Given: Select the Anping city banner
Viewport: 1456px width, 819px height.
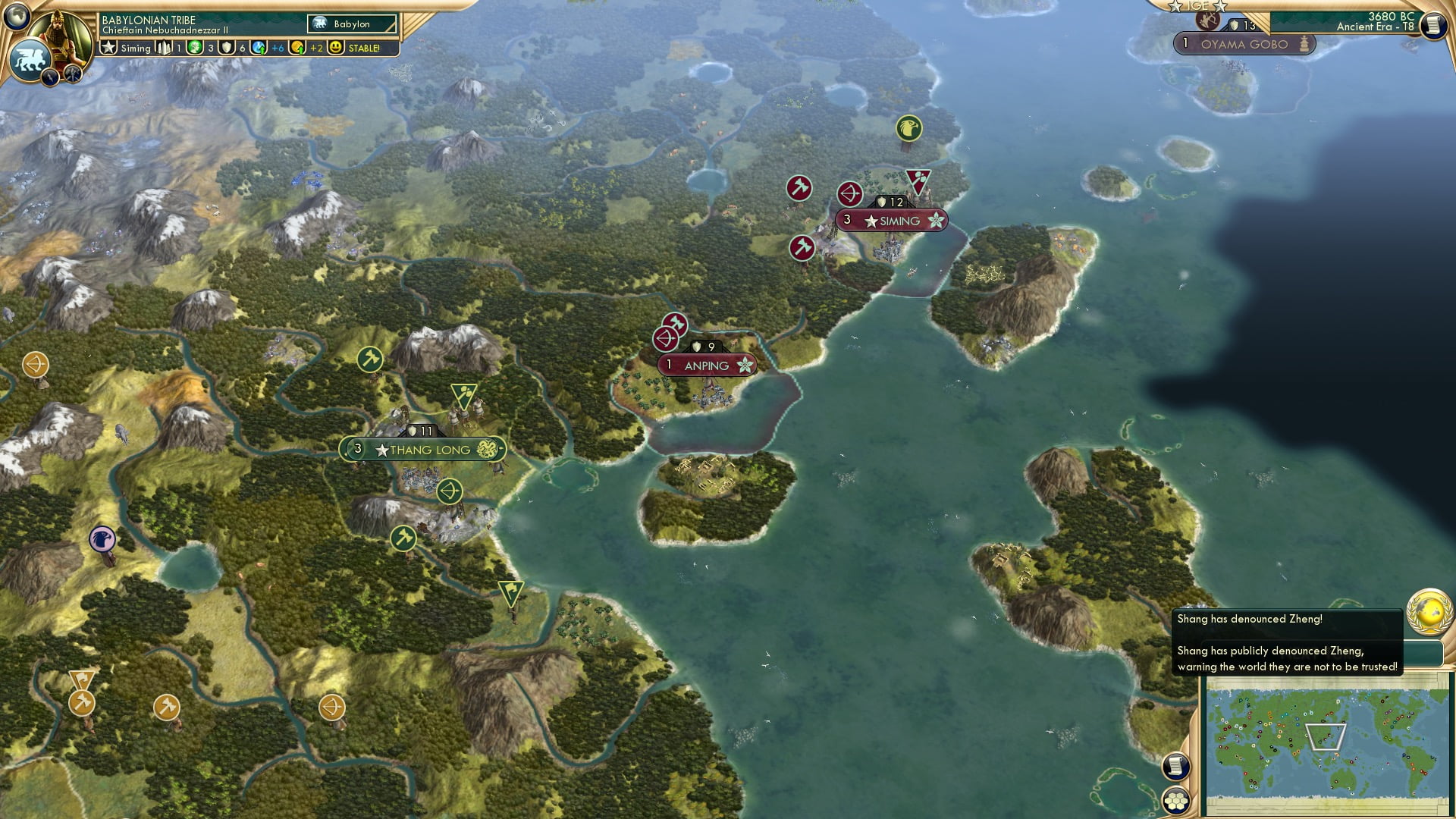Looking at the screenshot, I should pyautogui.click(x=707, y=366).
